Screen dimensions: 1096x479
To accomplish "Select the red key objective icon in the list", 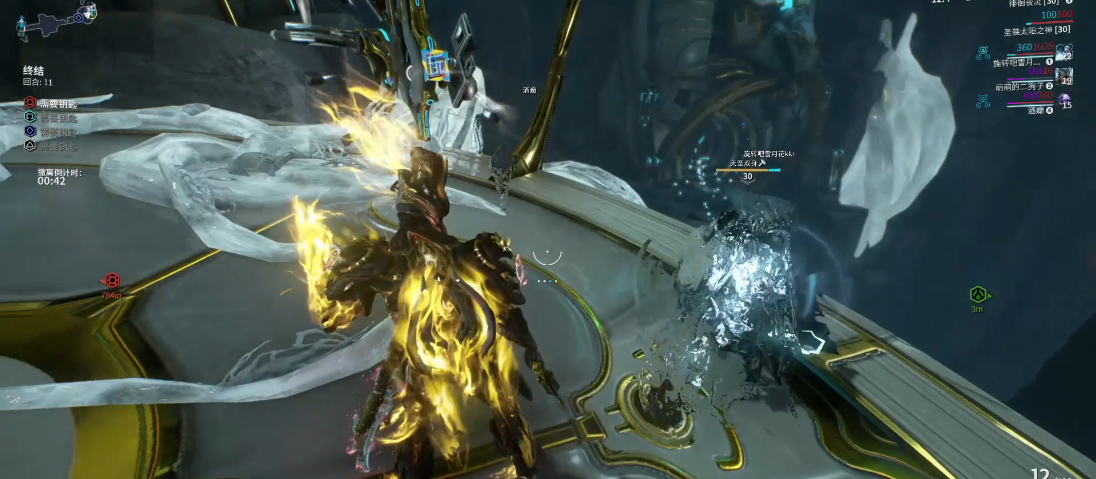I will 30,102.
